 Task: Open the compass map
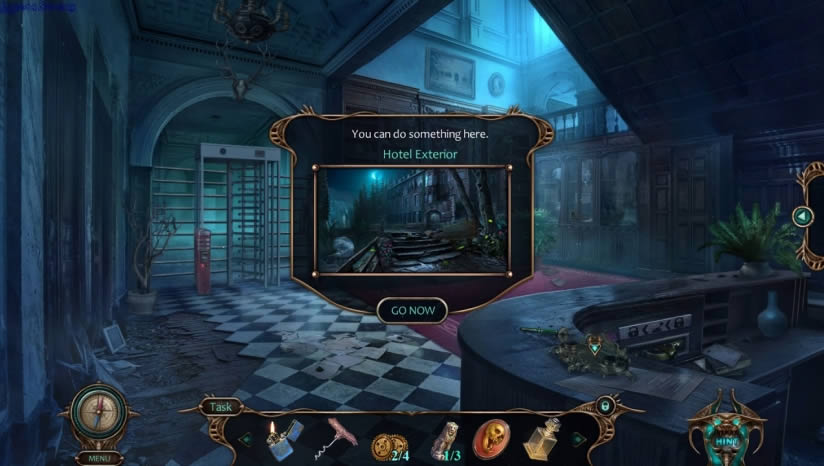[98, 413]
